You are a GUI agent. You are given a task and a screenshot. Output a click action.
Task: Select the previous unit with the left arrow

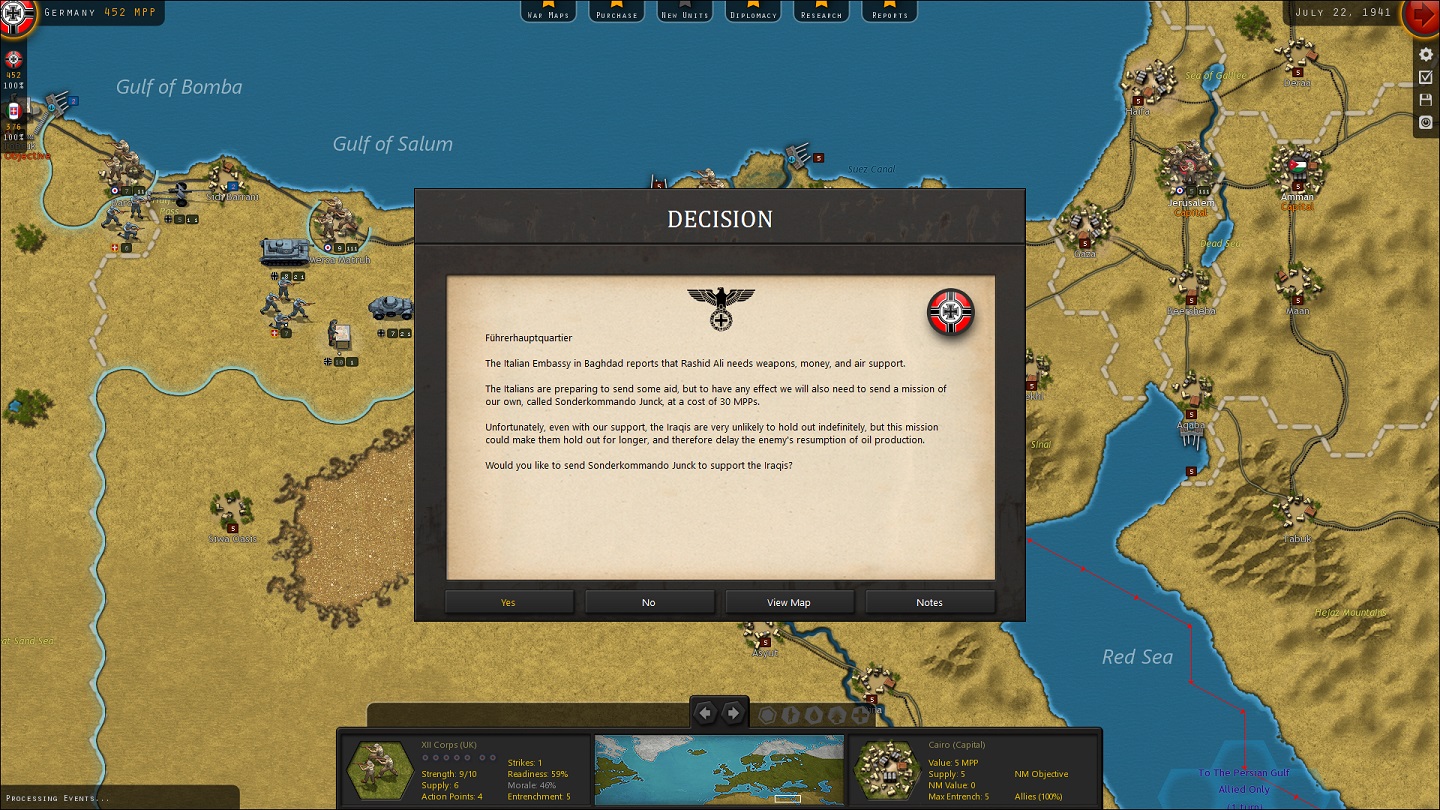(x=706, y=713)
